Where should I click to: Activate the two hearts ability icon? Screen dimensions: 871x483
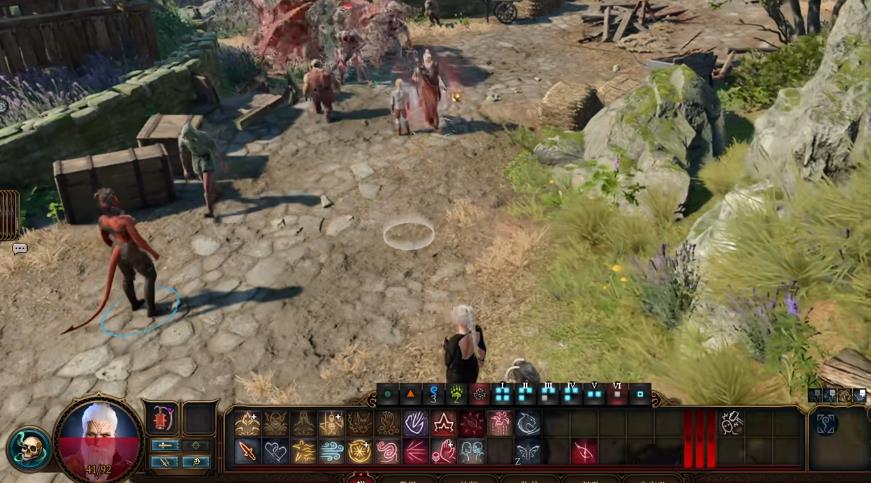pyautogui.click(x=275, y=451)
